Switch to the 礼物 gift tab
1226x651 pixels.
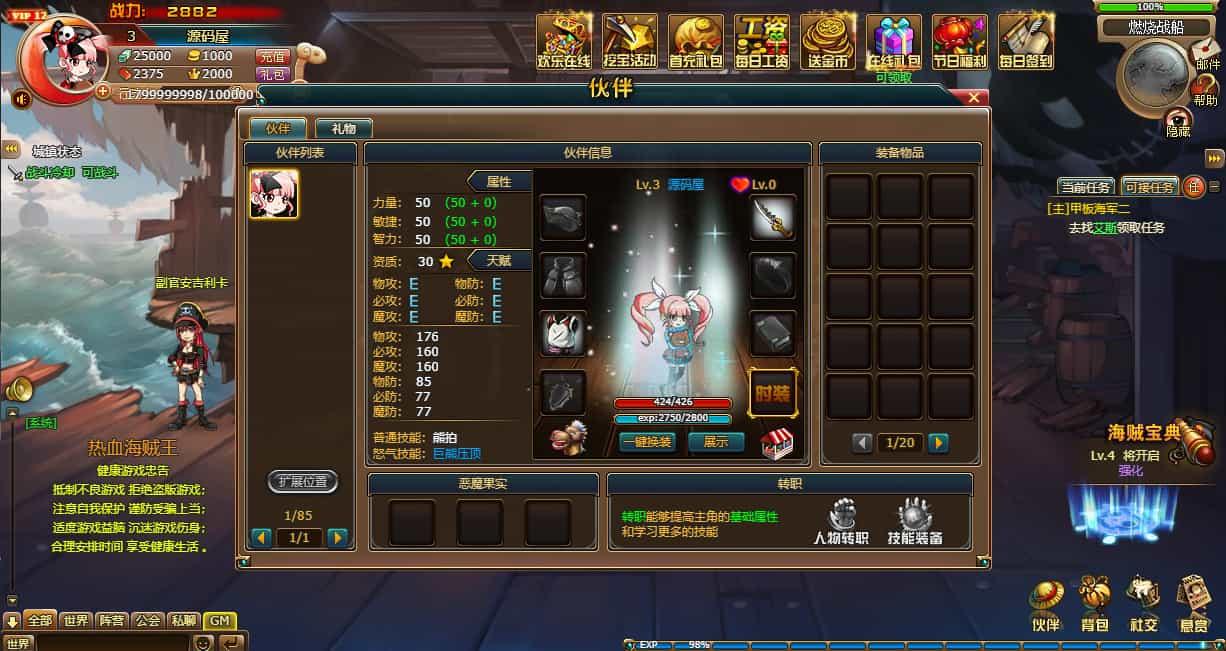pyautogui.click(x=343, y=128)
